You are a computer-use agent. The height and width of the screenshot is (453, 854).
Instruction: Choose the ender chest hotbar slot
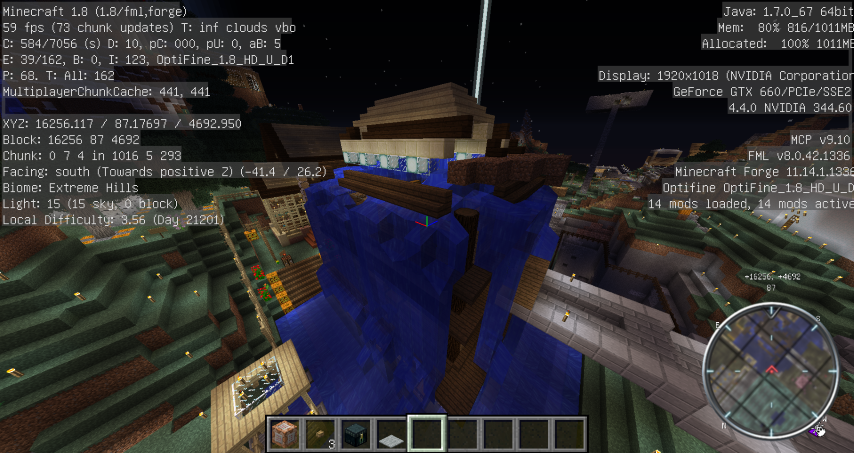[x=356, y=434]
